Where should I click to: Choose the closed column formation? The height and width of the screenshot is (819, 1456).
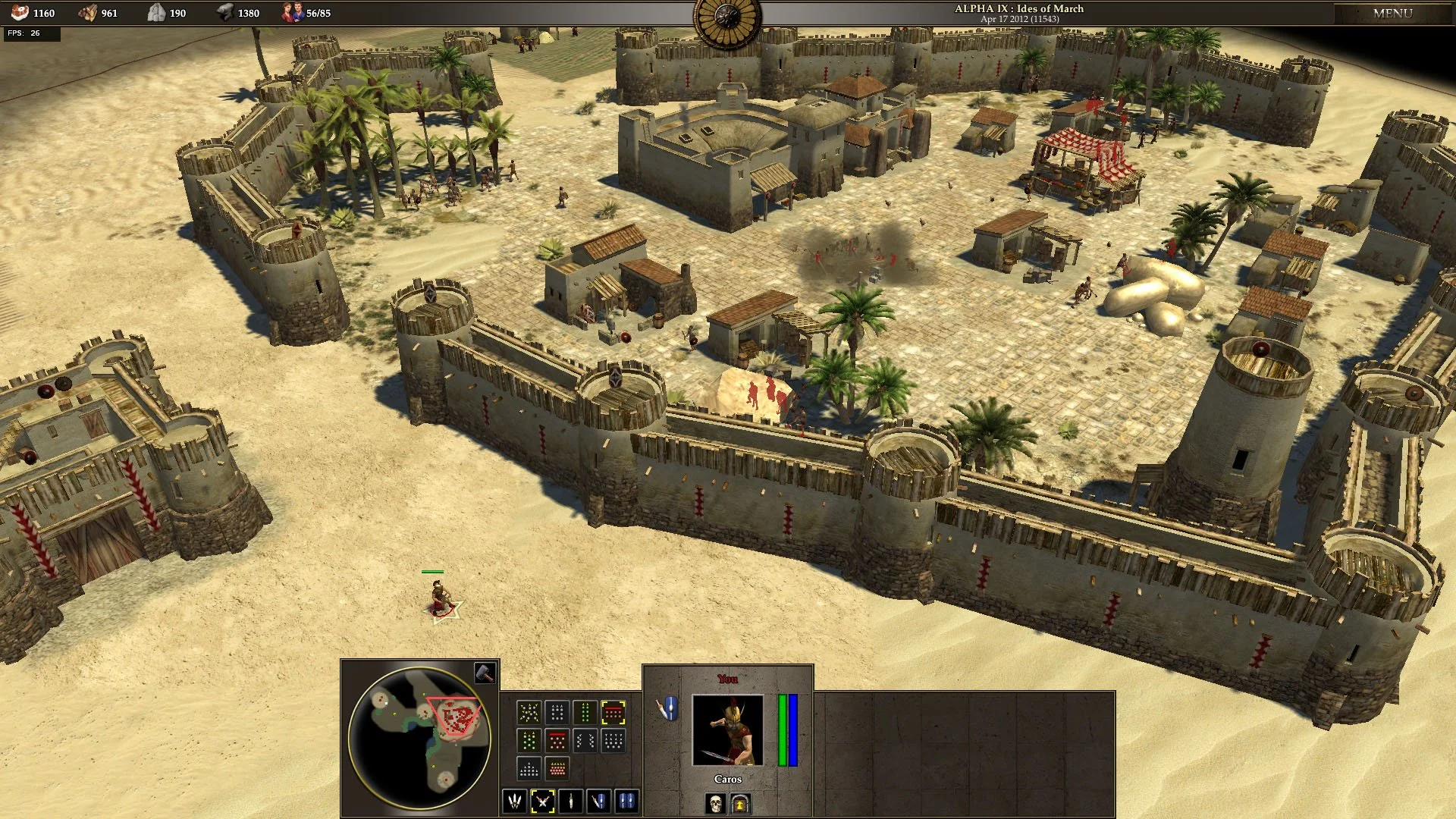pos(585,711)
